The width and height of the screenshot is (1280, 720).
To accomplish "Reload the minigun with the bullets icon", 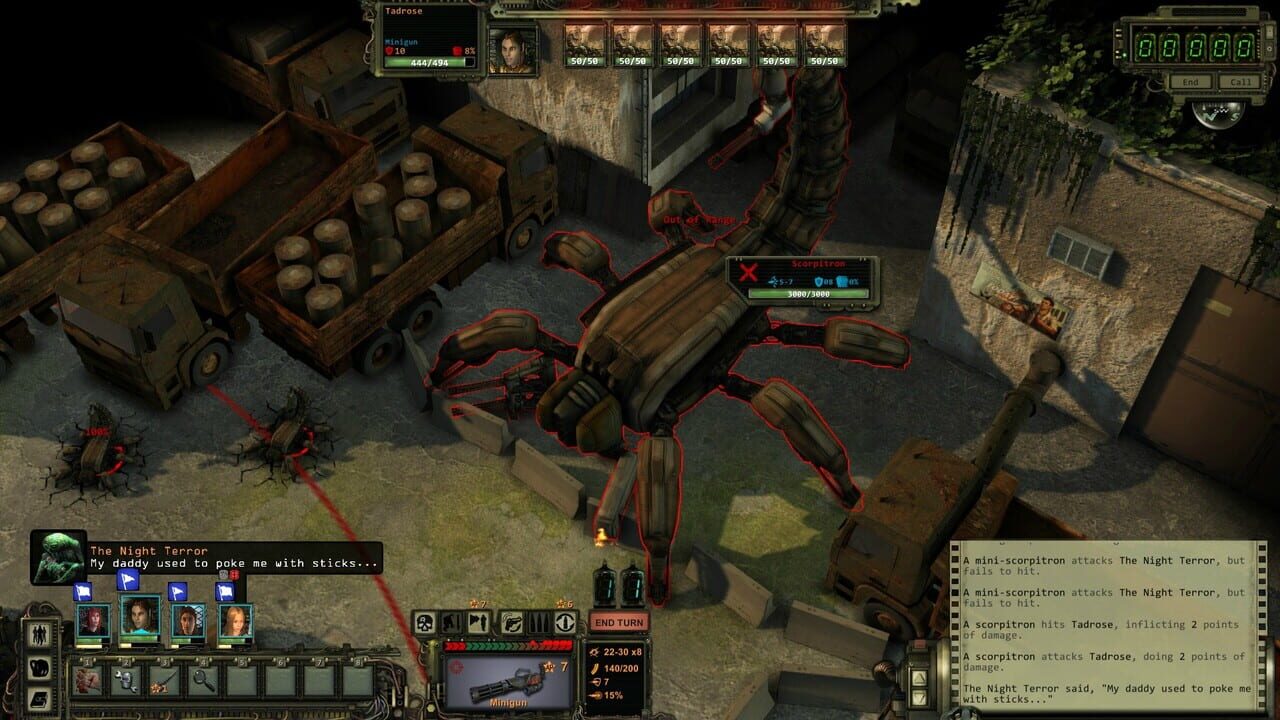I will pyautogui.click(x=539, y=624).
